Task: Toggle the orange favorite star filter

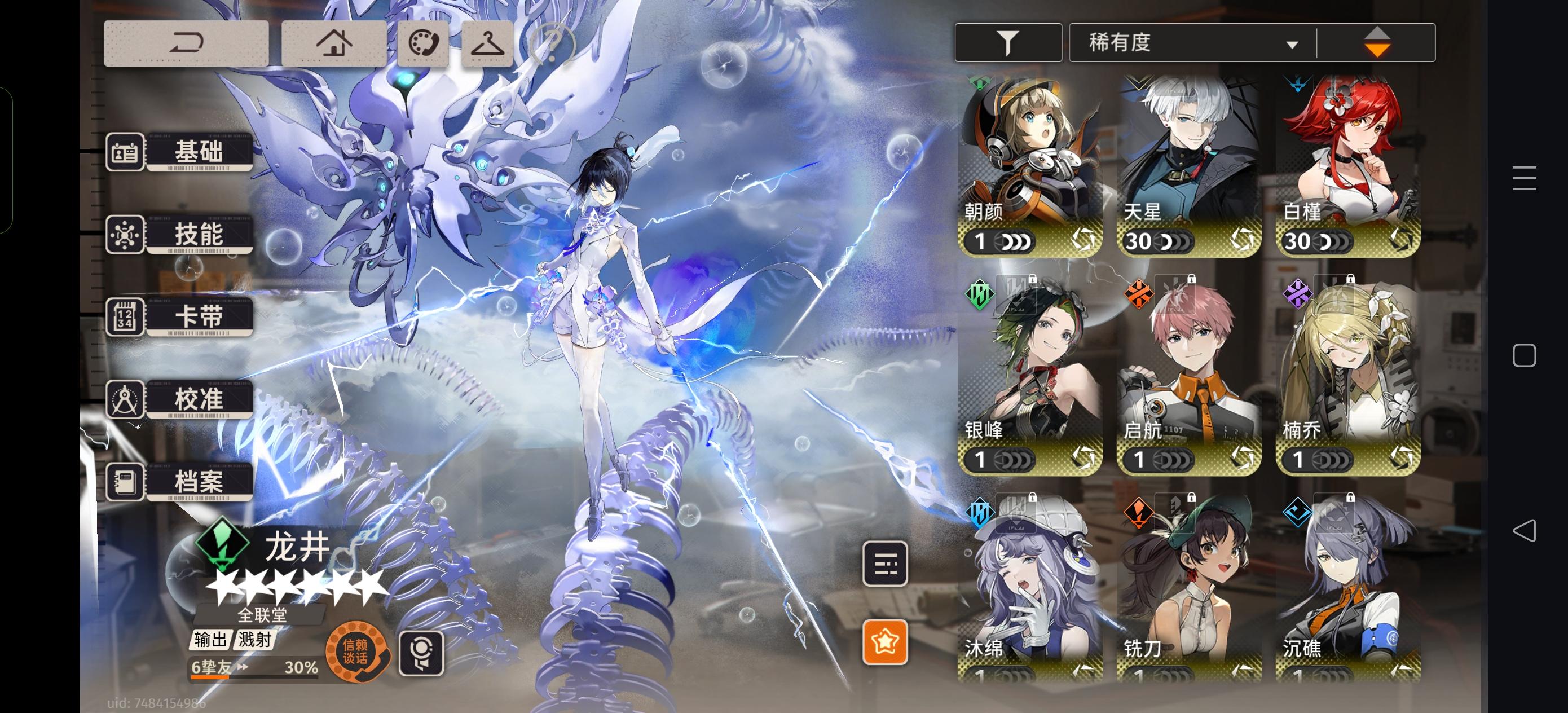Action: coord(886,641)
